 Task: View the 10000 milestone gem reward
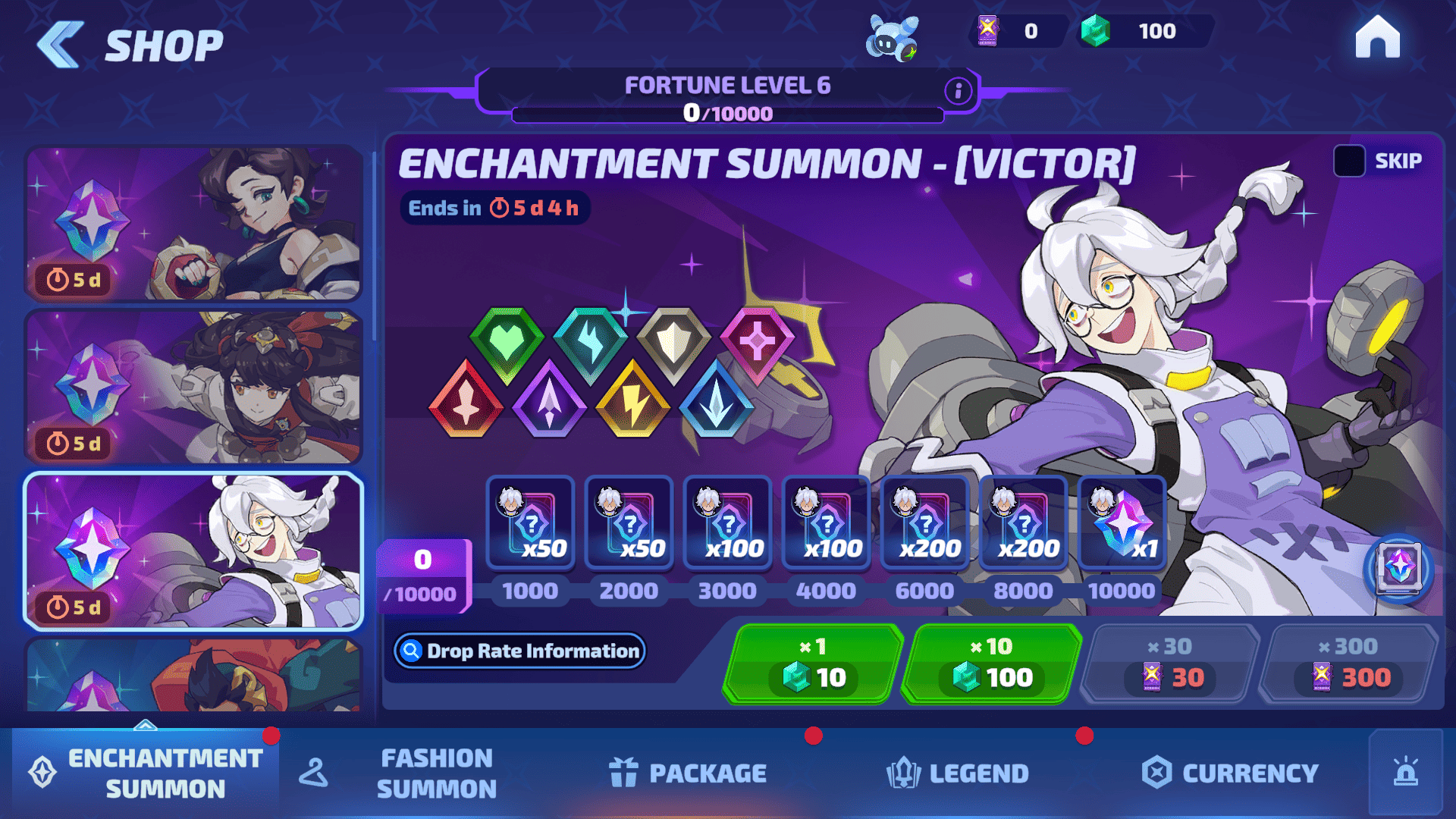(1122, 523)
